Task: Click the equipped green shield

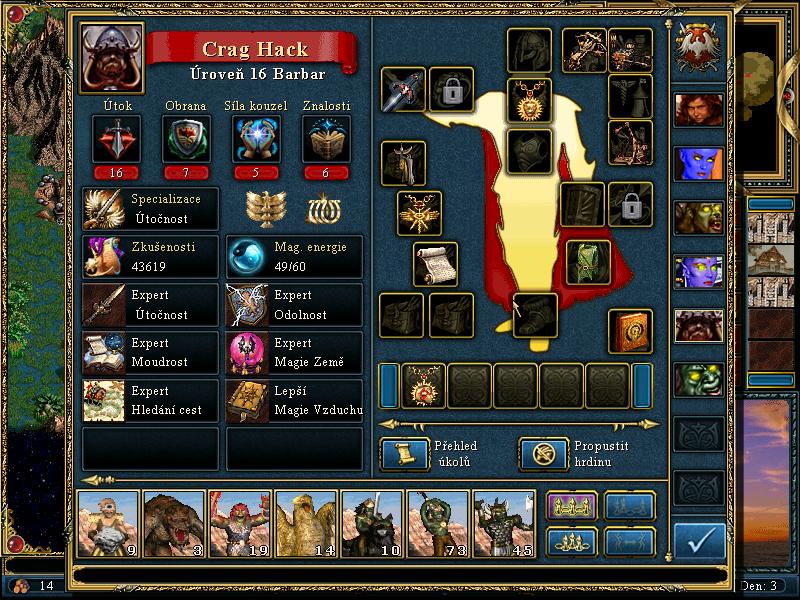Action: (x=588, y=261)
